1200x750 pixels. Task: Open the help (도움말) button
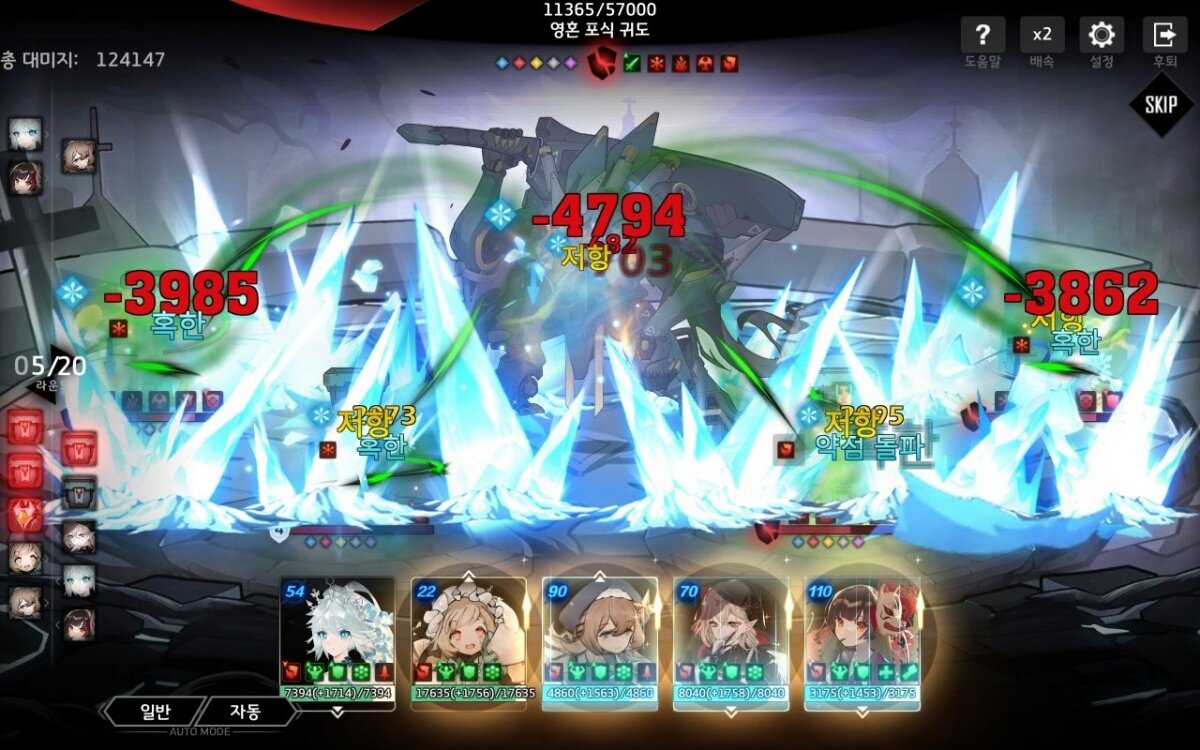(x=982, y=36)
